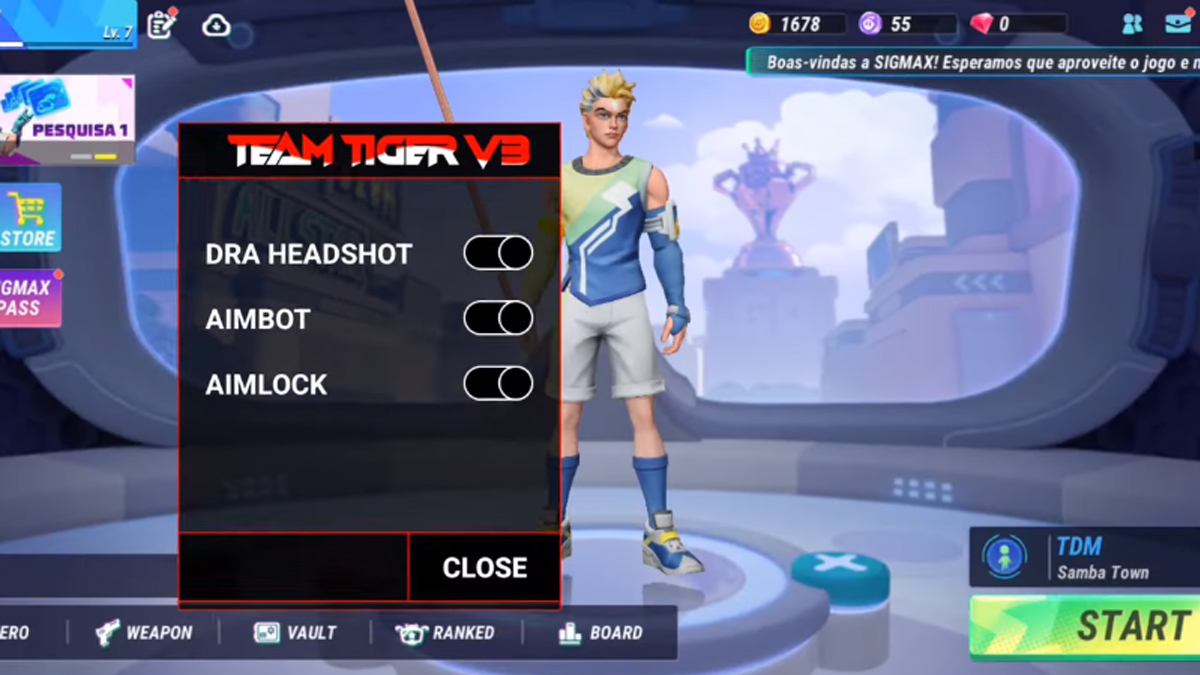1200x675 pixels.
Task: Toggle the AIMBOT switch
Action: pos(498,319)
